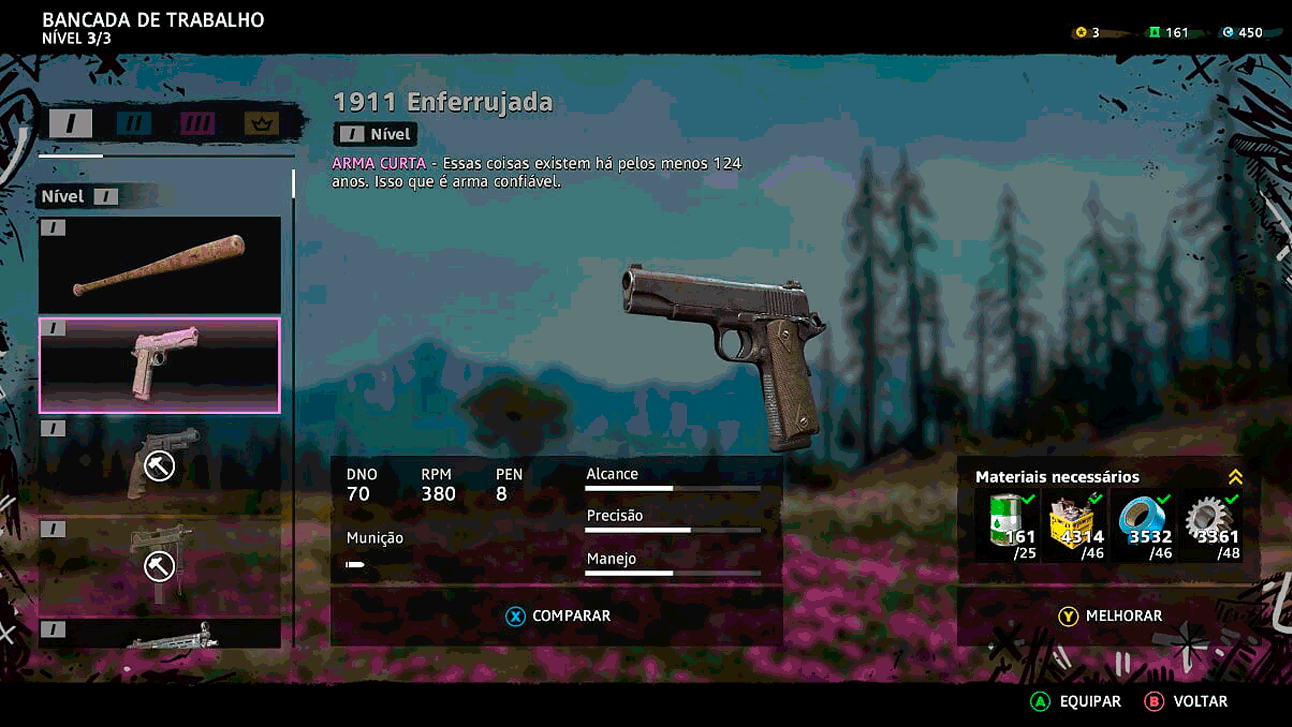Choose the metal gear material icon

tap(1211, 526)
